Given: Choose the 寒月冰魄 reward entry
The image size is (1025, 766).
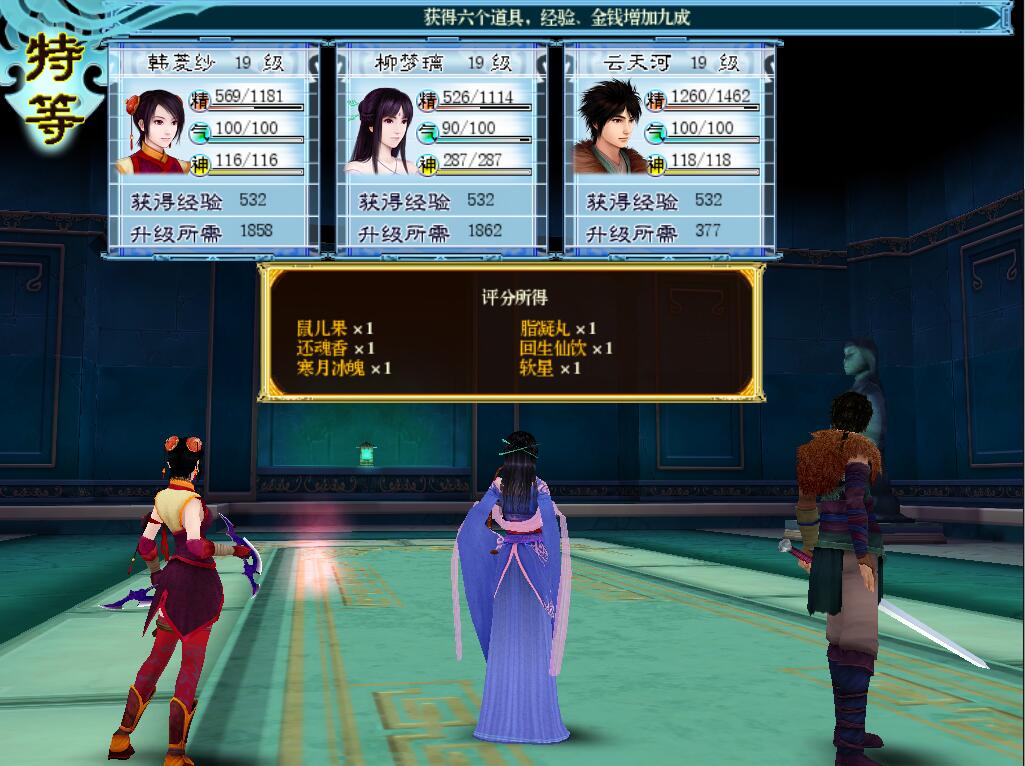Looking at the screenshot, I should pos(344,368).
